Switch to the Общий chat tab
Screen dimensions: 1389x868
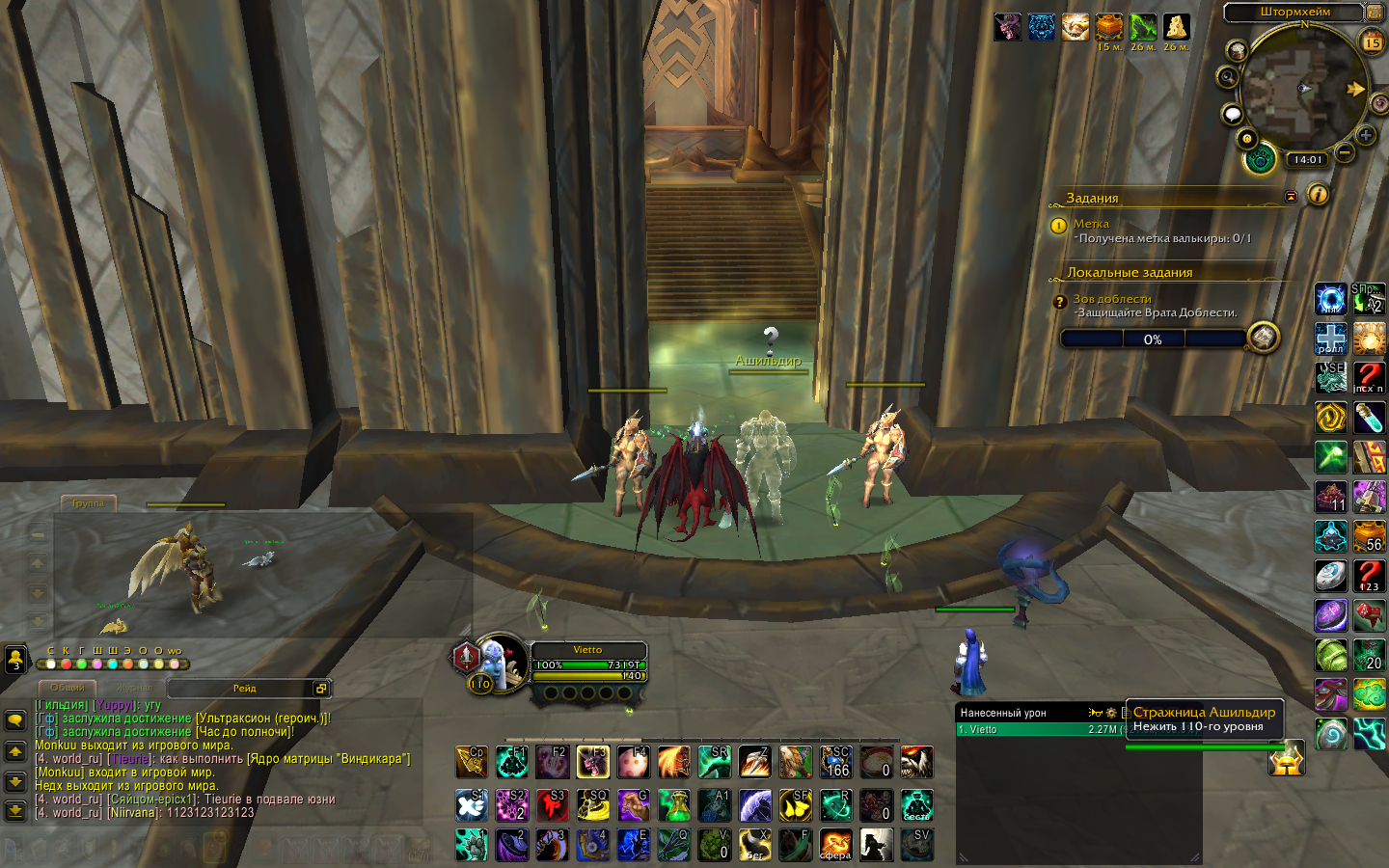pos(68,688)
